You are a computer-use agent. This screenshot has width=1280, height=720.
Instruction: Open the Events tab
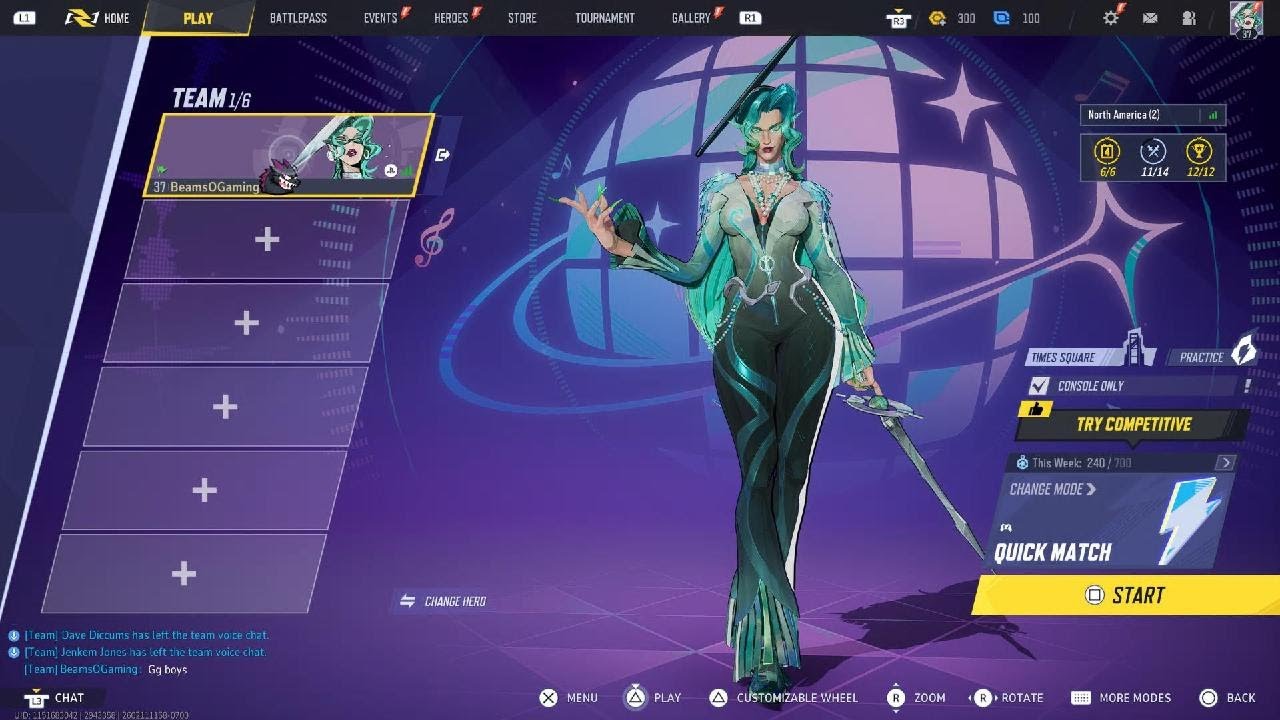(x=381, y=18)
